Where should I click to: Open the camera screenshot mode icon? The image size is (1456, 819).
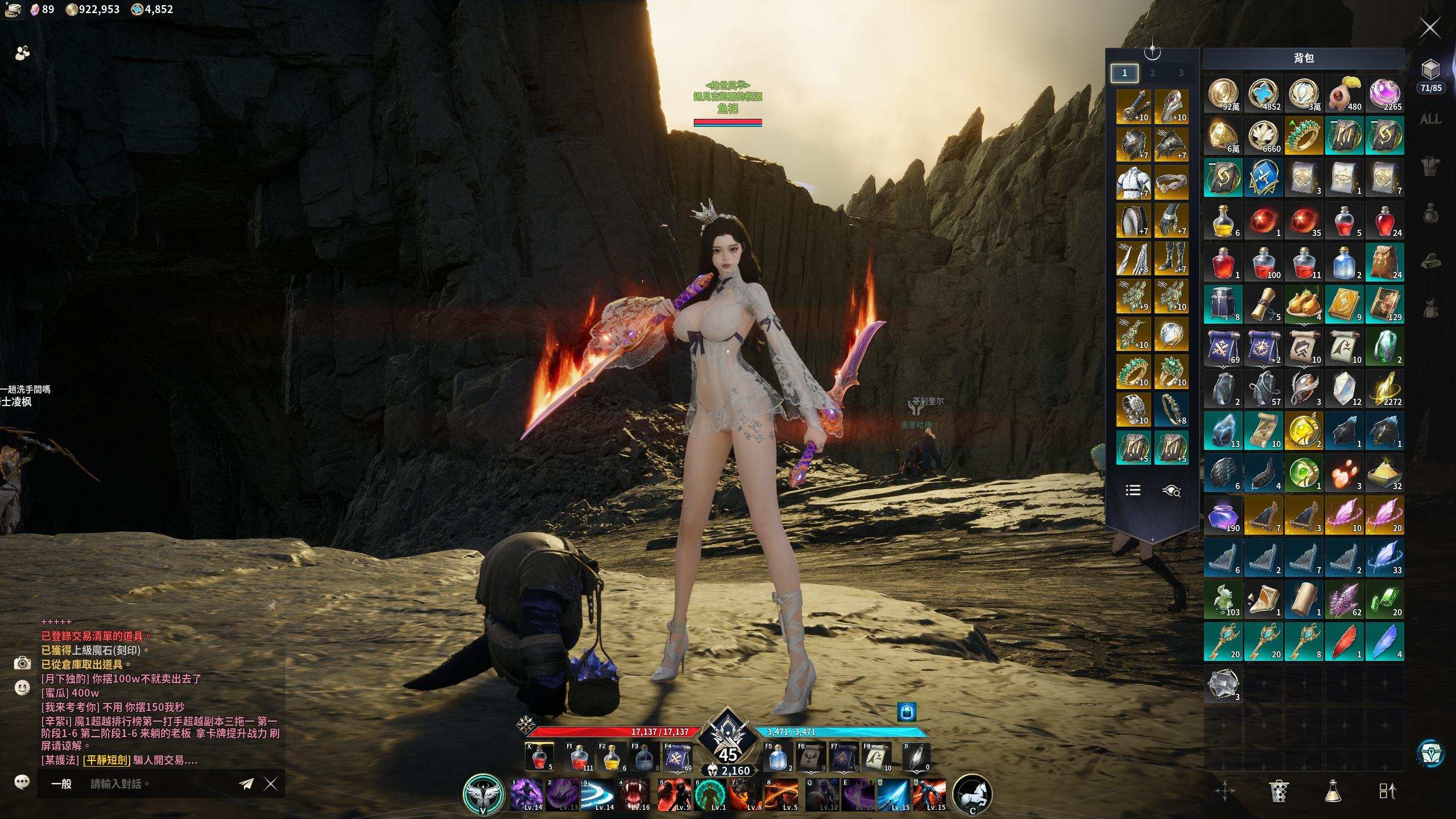click(x=22, y=663)
